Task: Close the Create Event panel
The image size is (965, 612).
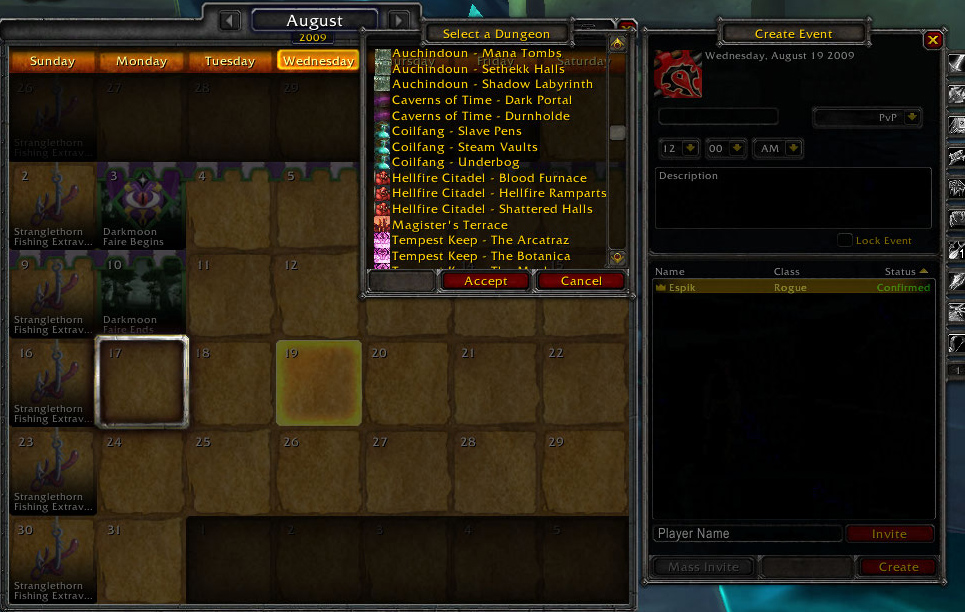Action: 933,40
